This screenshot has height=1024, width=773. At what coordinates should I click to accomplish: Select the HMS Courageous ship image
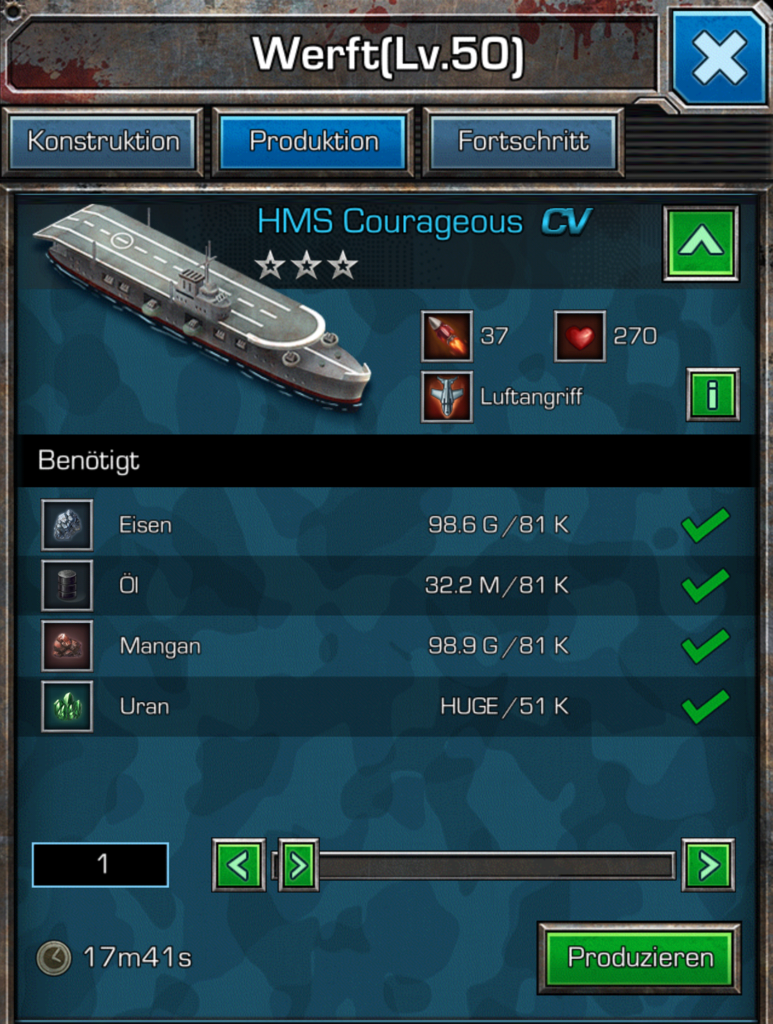[x=203, y=303]
